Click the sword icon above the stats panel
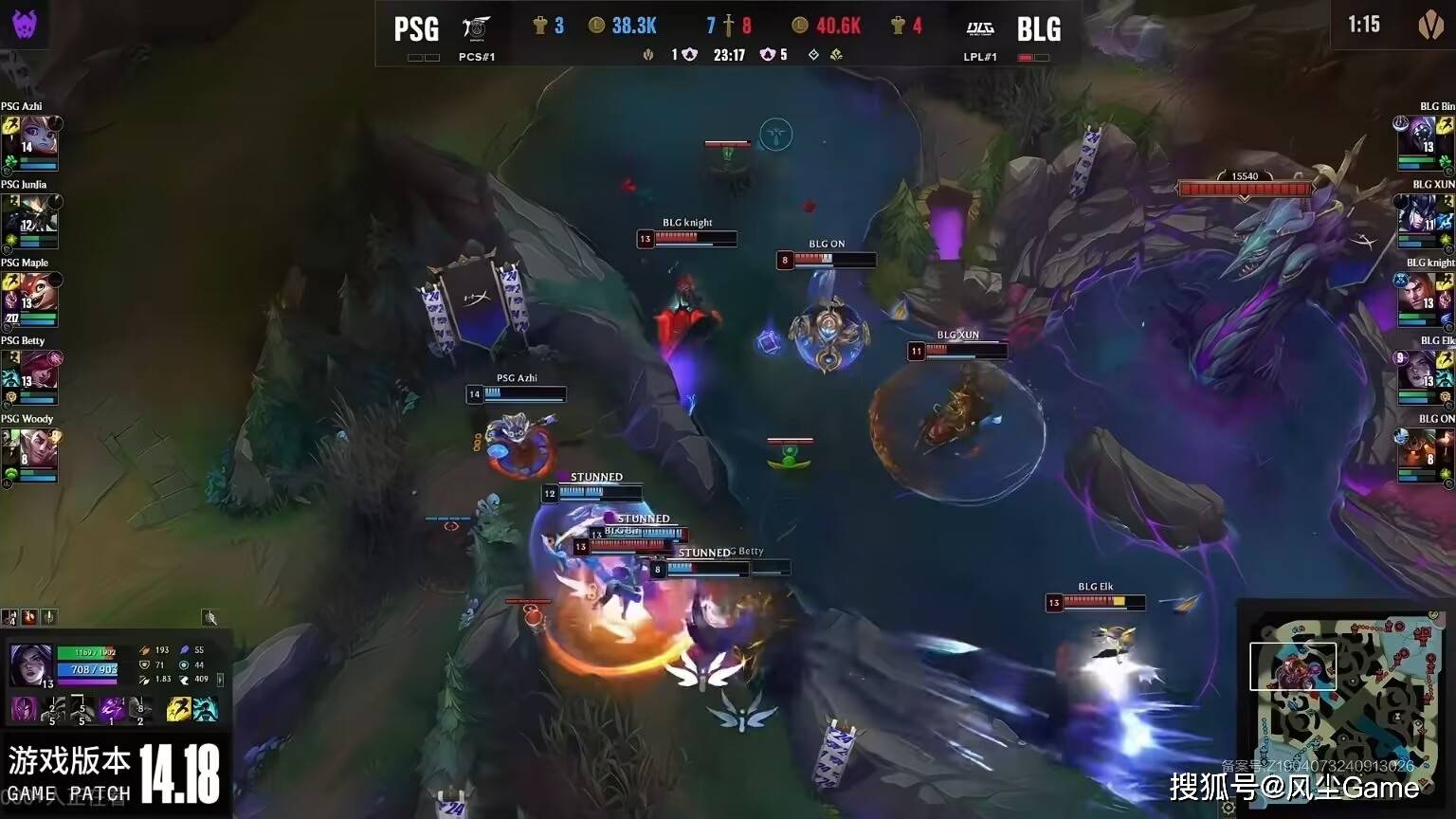Viewport: 1456px width, 819px height. point(48,618)
